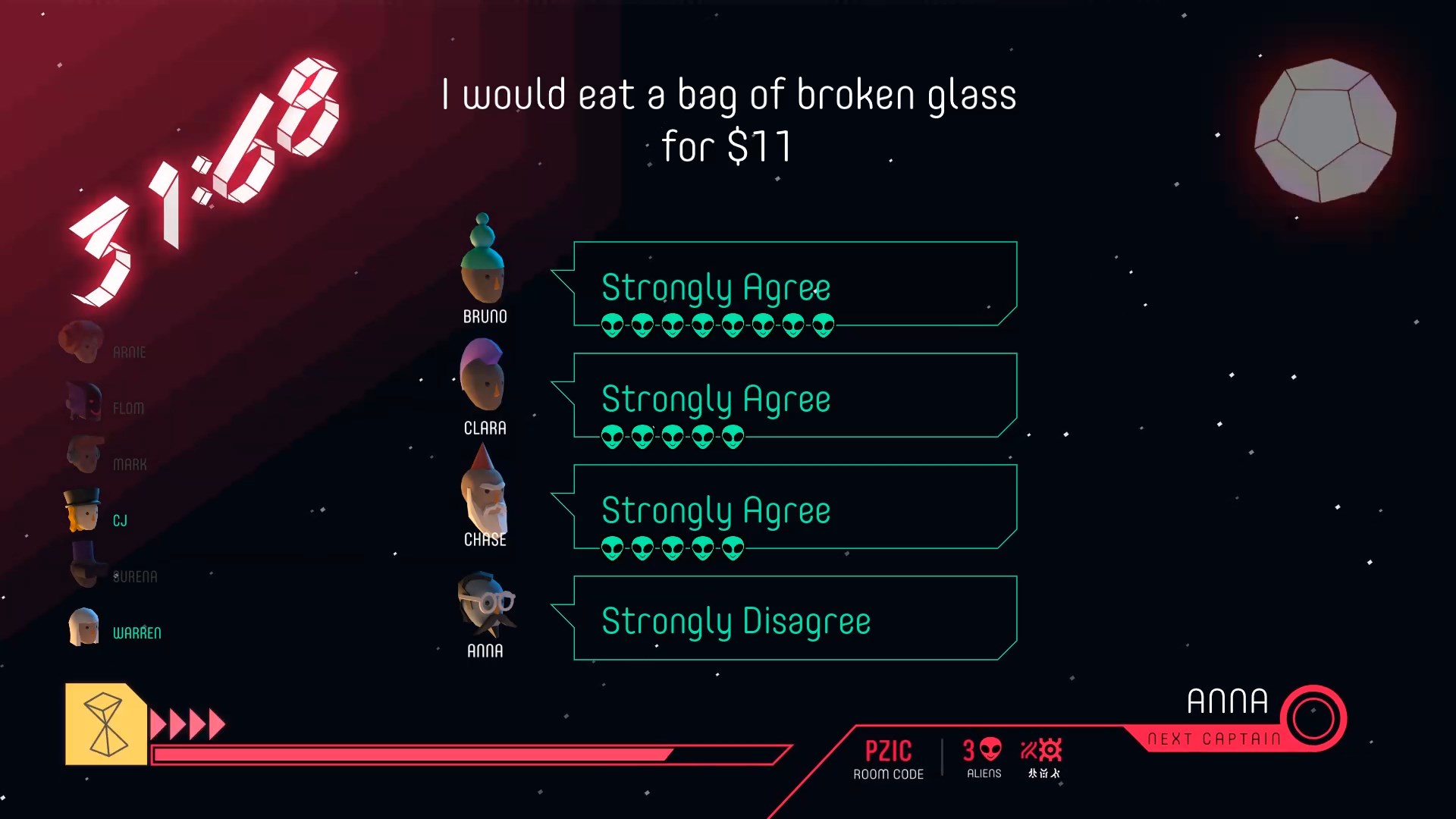Click Chase's Strongly Agree answer box
The width and height of the screenshot is (1456, 819).
794,507
